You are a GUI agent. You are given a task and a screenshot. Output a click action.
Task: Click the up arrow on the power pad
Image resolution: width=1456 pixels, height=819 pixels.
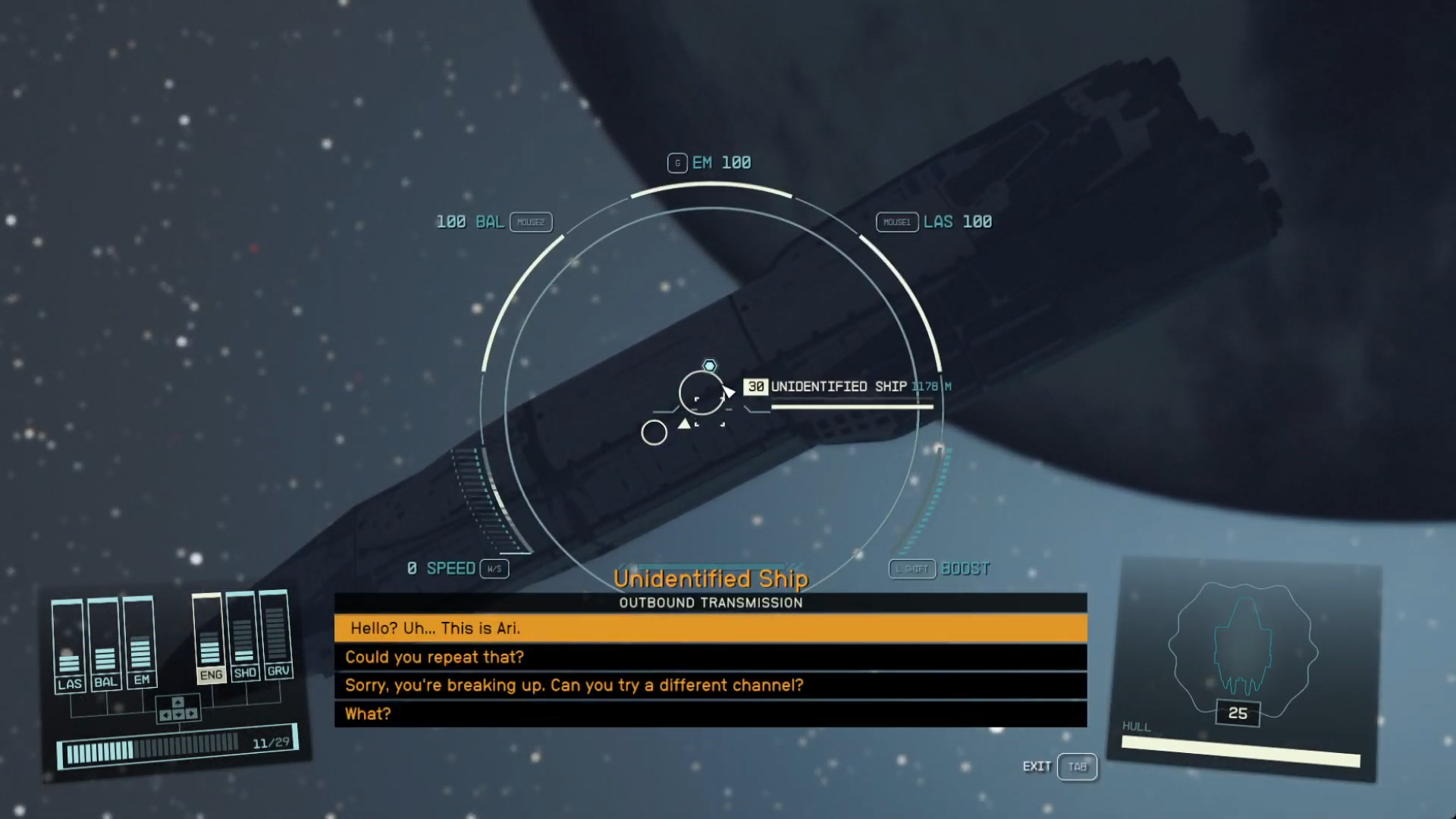point(177,701)
